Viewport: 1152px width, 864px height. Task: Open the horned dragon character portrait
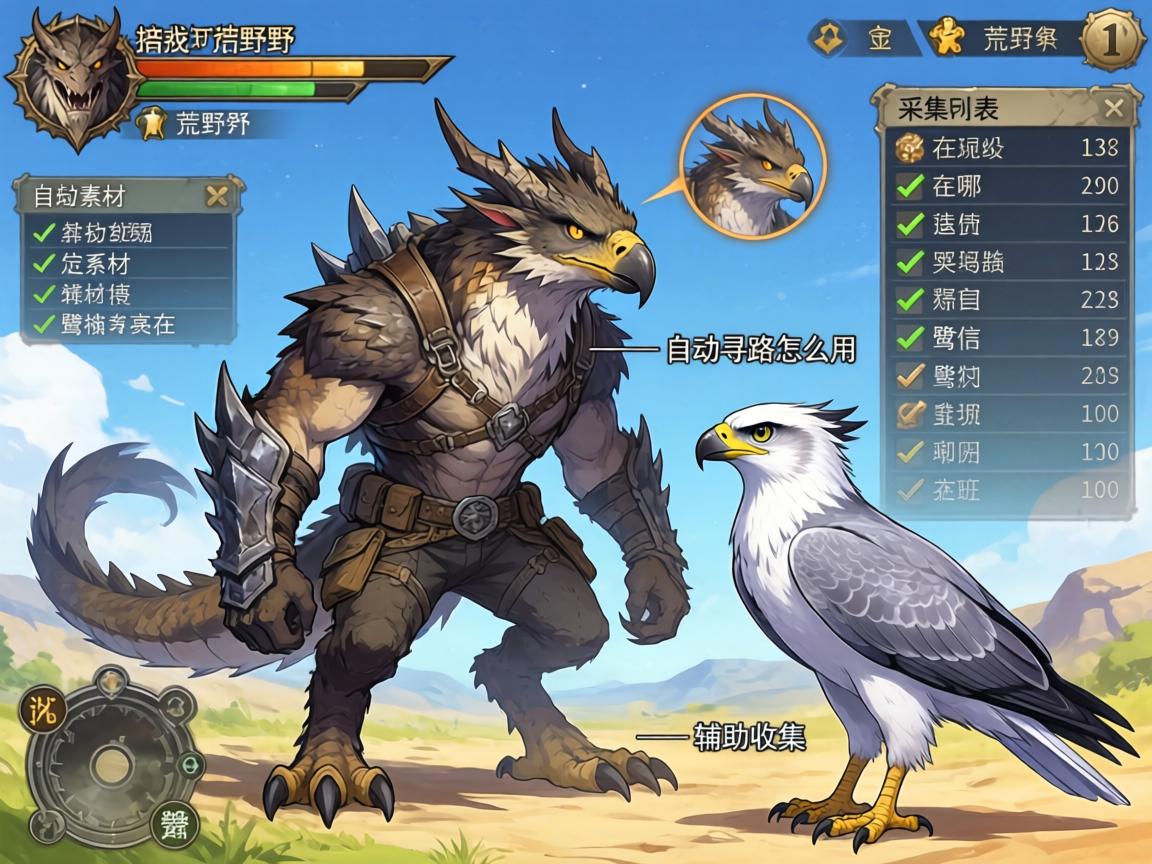pos(74,78)
